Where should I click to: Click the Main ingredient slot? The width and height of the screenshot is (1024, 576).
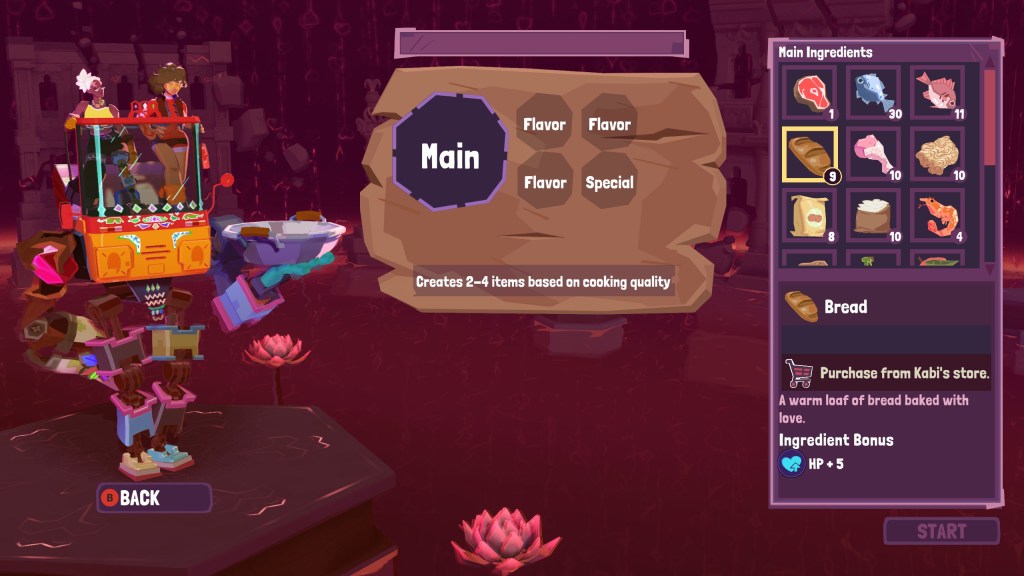coord(450,156)
